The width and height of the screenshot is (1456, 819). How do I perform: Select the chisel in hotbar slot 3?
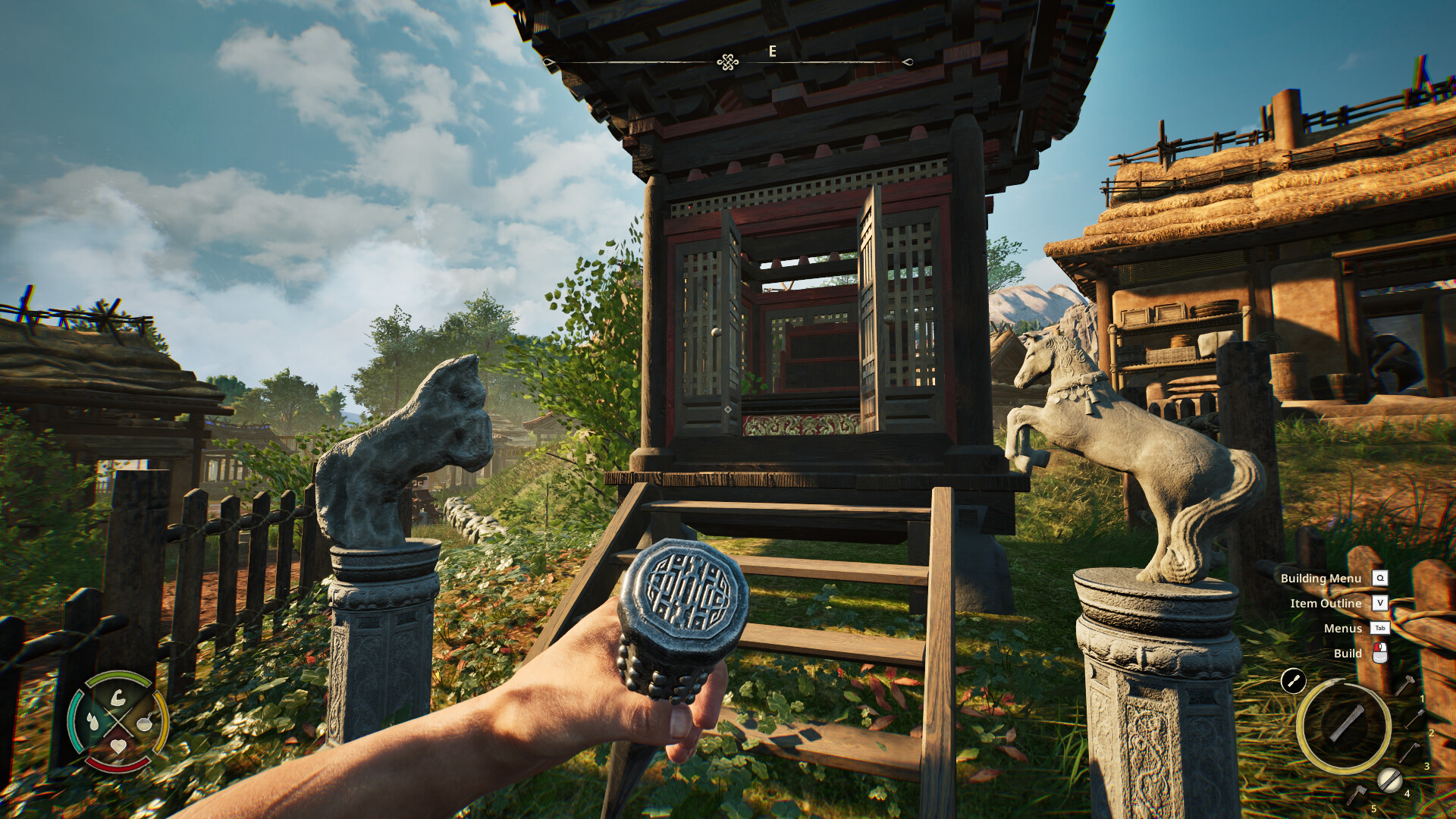[x=1410, y=752]
